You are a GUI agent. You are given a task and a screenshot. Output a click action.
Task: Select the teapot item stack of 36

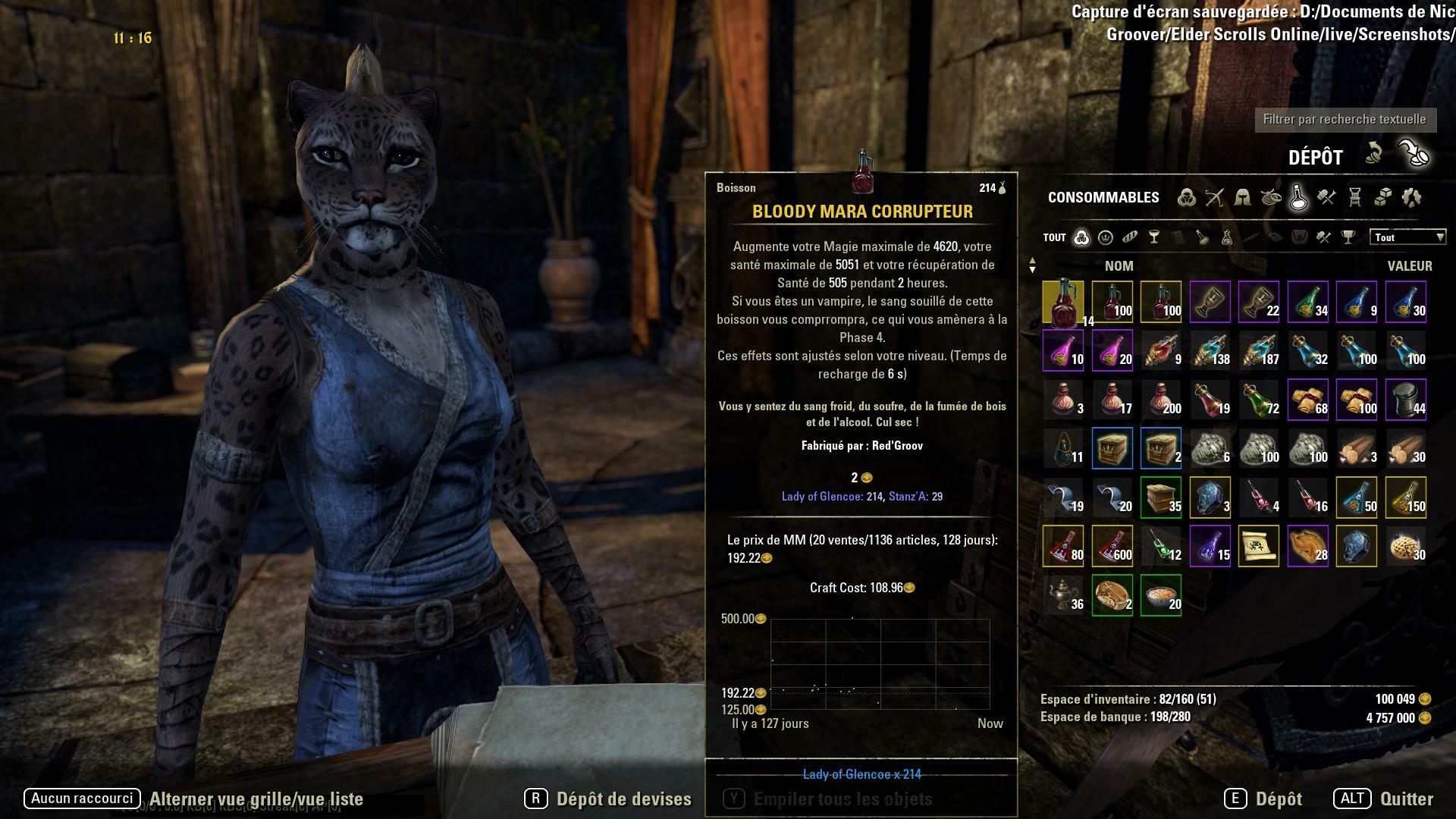click(1063, 595)
